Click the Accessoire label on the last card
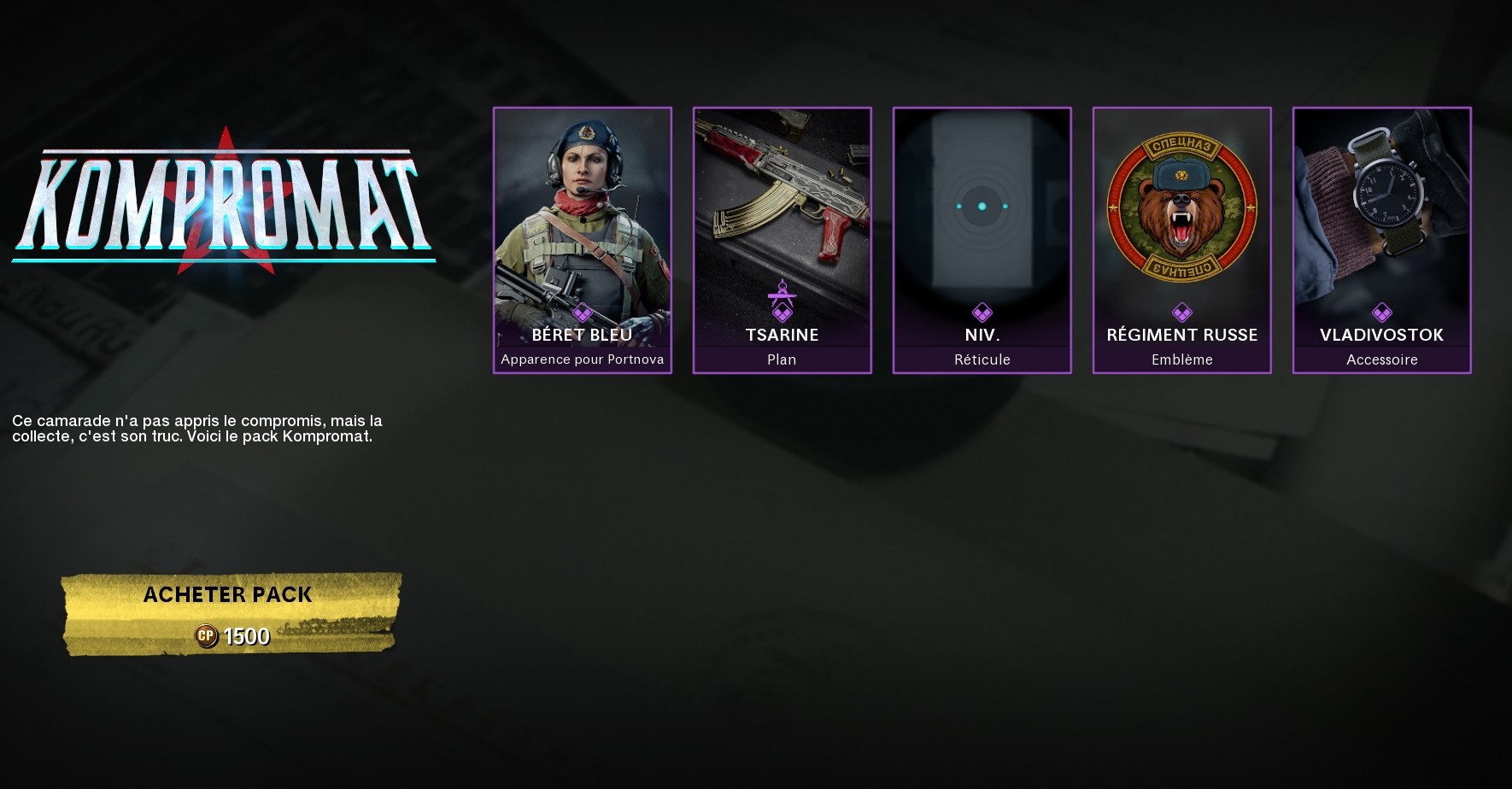The image size is (1512, 789). coord(1381,359)
